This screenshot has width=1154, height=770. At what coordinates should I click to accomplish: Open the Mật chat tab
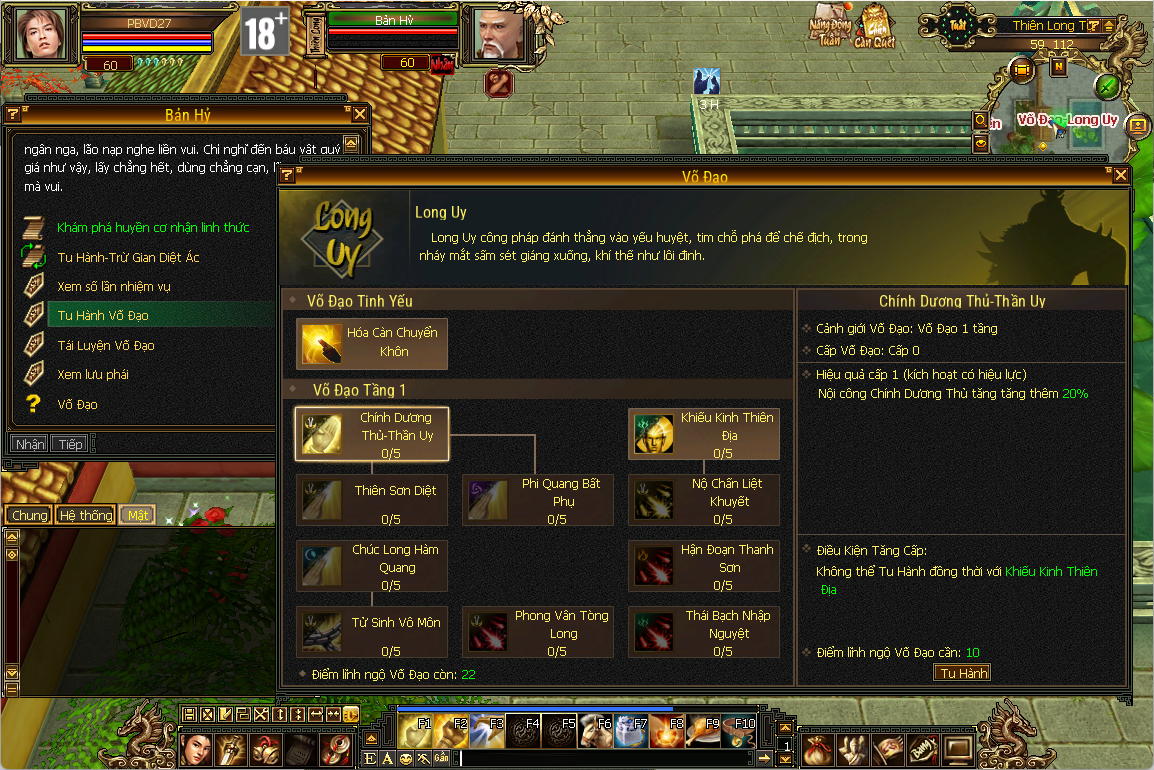tap(137, 515)
